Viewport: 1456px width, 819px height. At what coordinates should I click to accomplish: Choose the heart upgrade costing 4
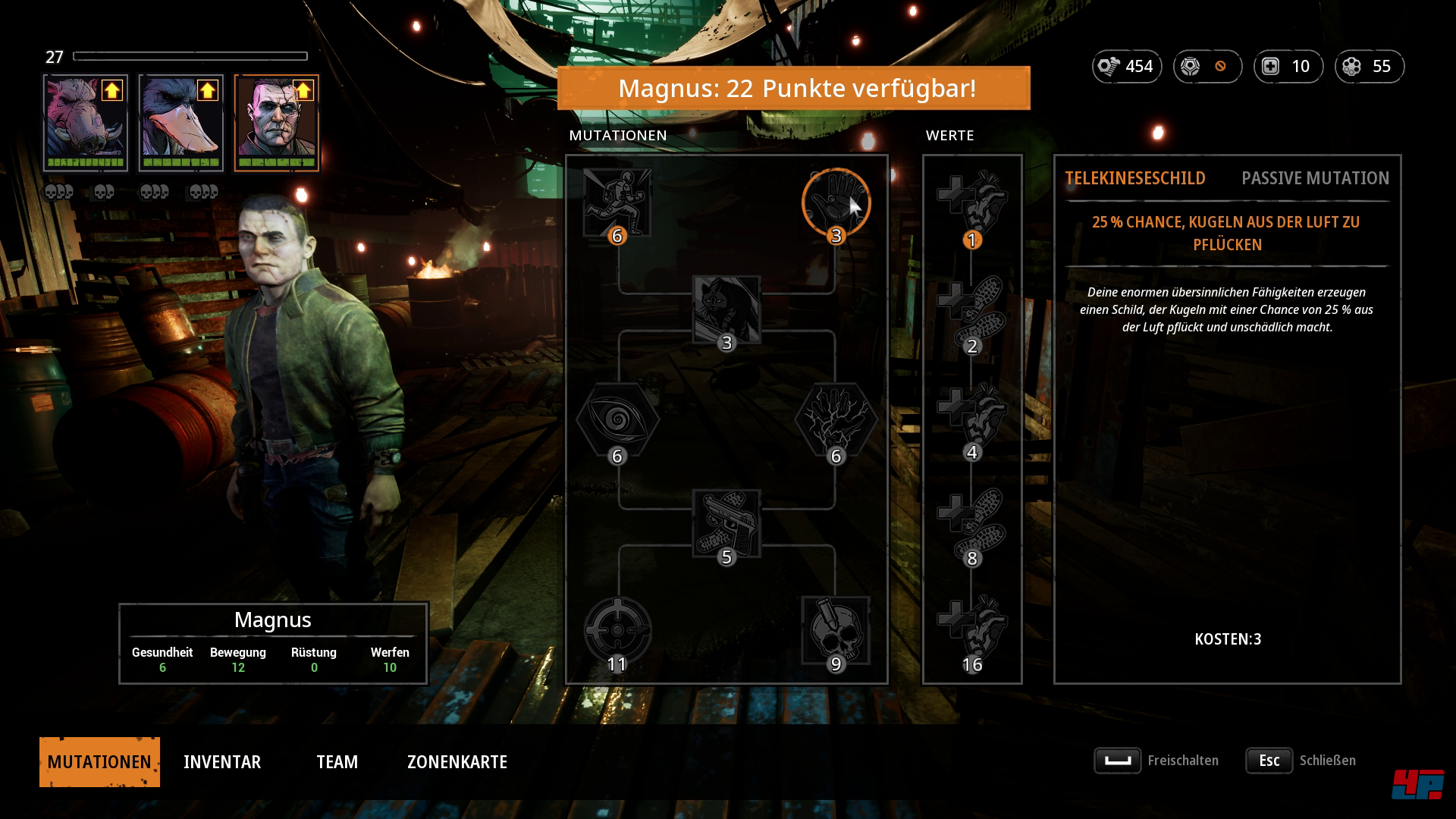point(972,416)
